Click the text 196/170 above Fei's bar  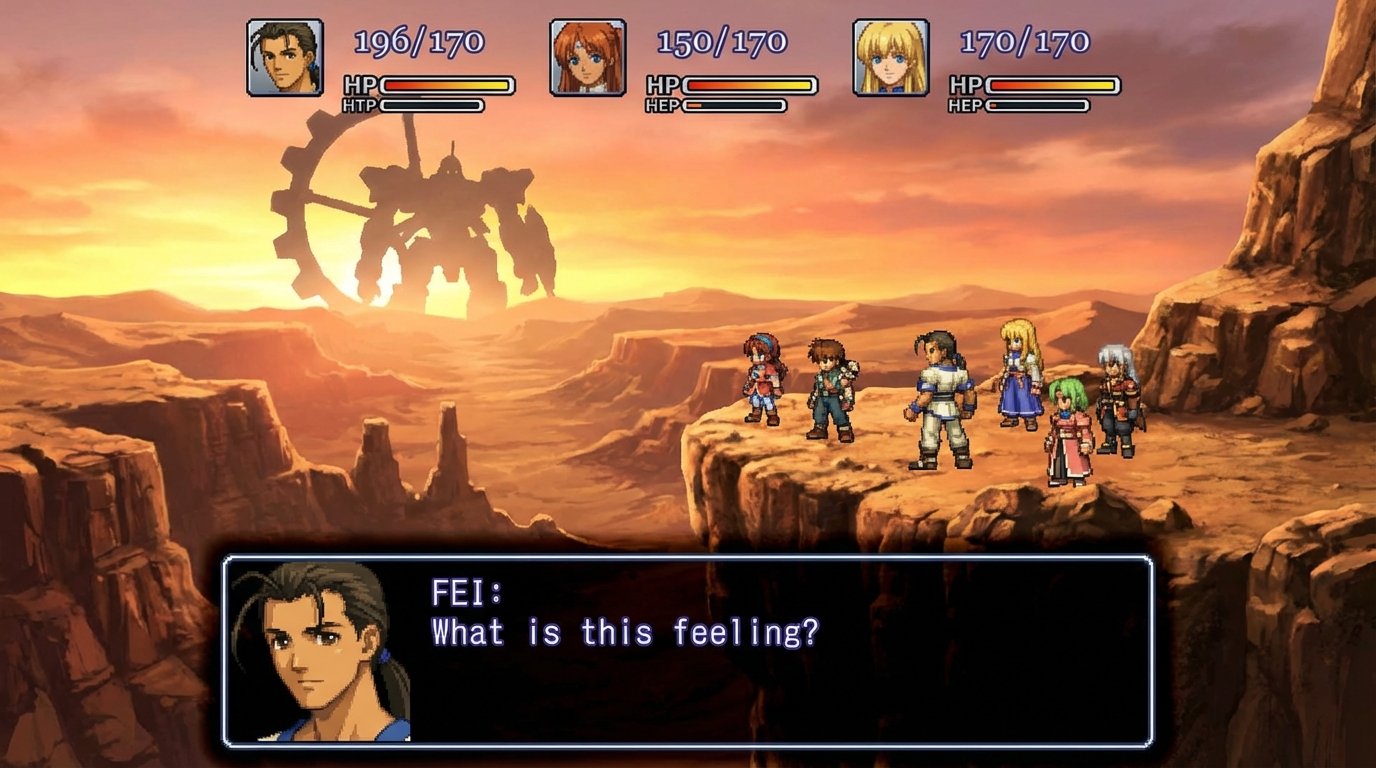pos(419,42)
